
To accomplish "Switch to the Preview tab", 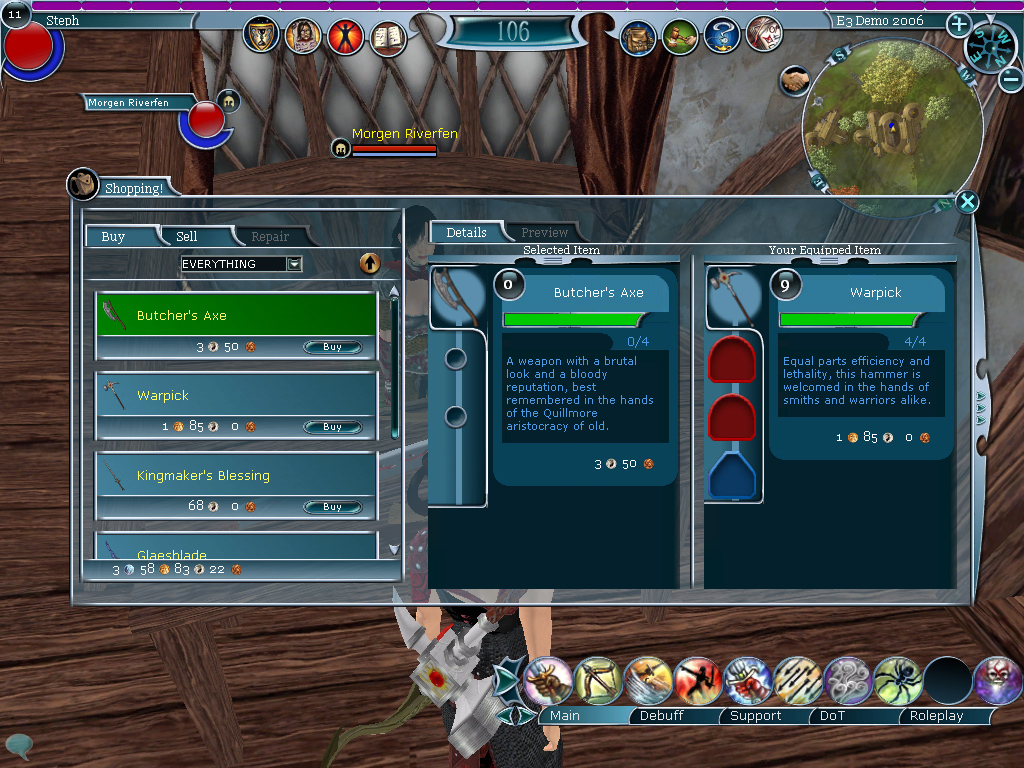I will click(x=544, y=232).
